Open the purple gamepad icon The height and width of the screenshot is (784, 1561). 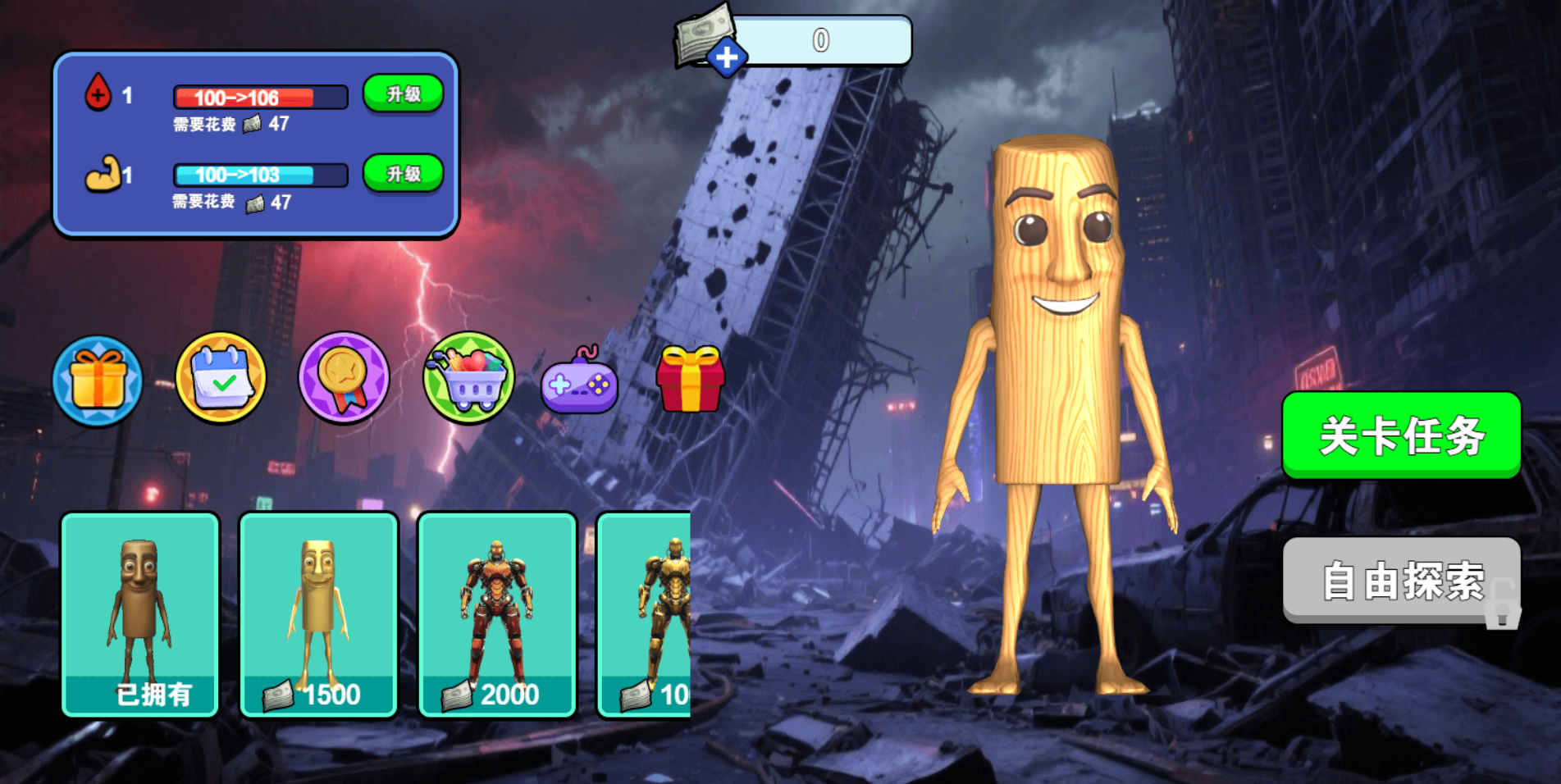coord(579,382)
